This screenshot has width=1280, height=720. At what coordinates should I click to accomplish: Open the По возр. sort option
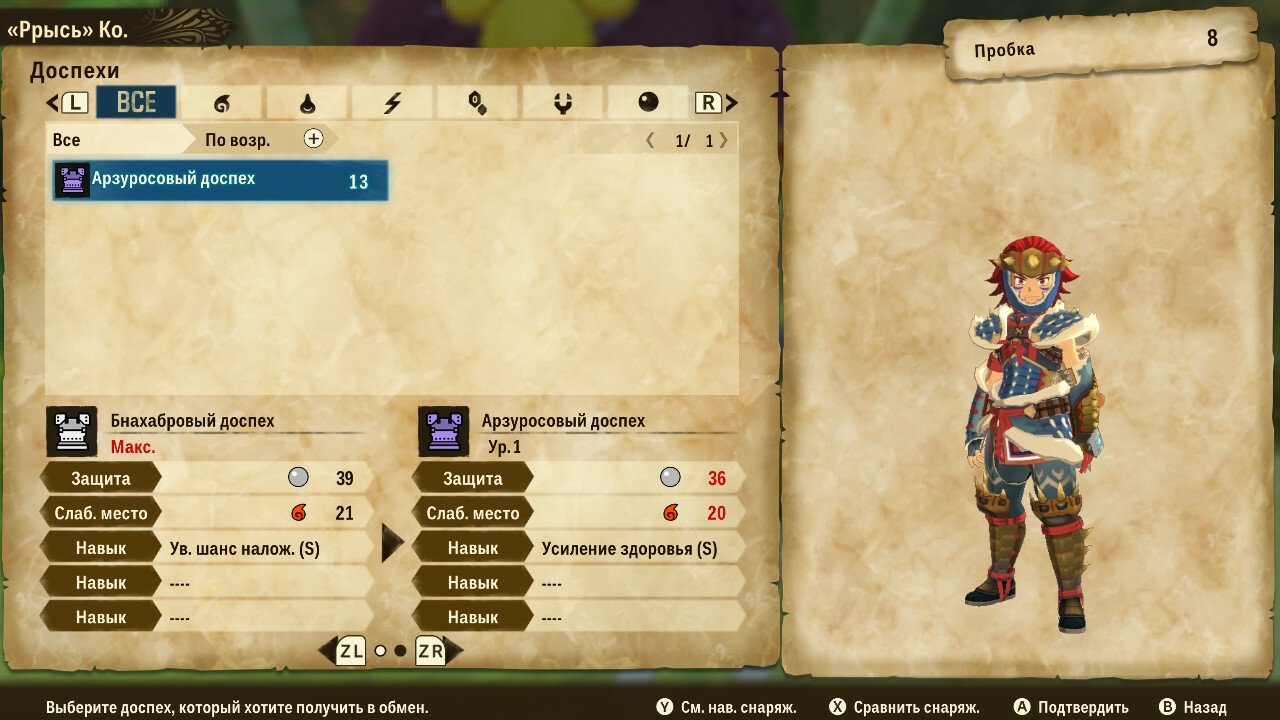pyautogui.click(x=237, y=139)
